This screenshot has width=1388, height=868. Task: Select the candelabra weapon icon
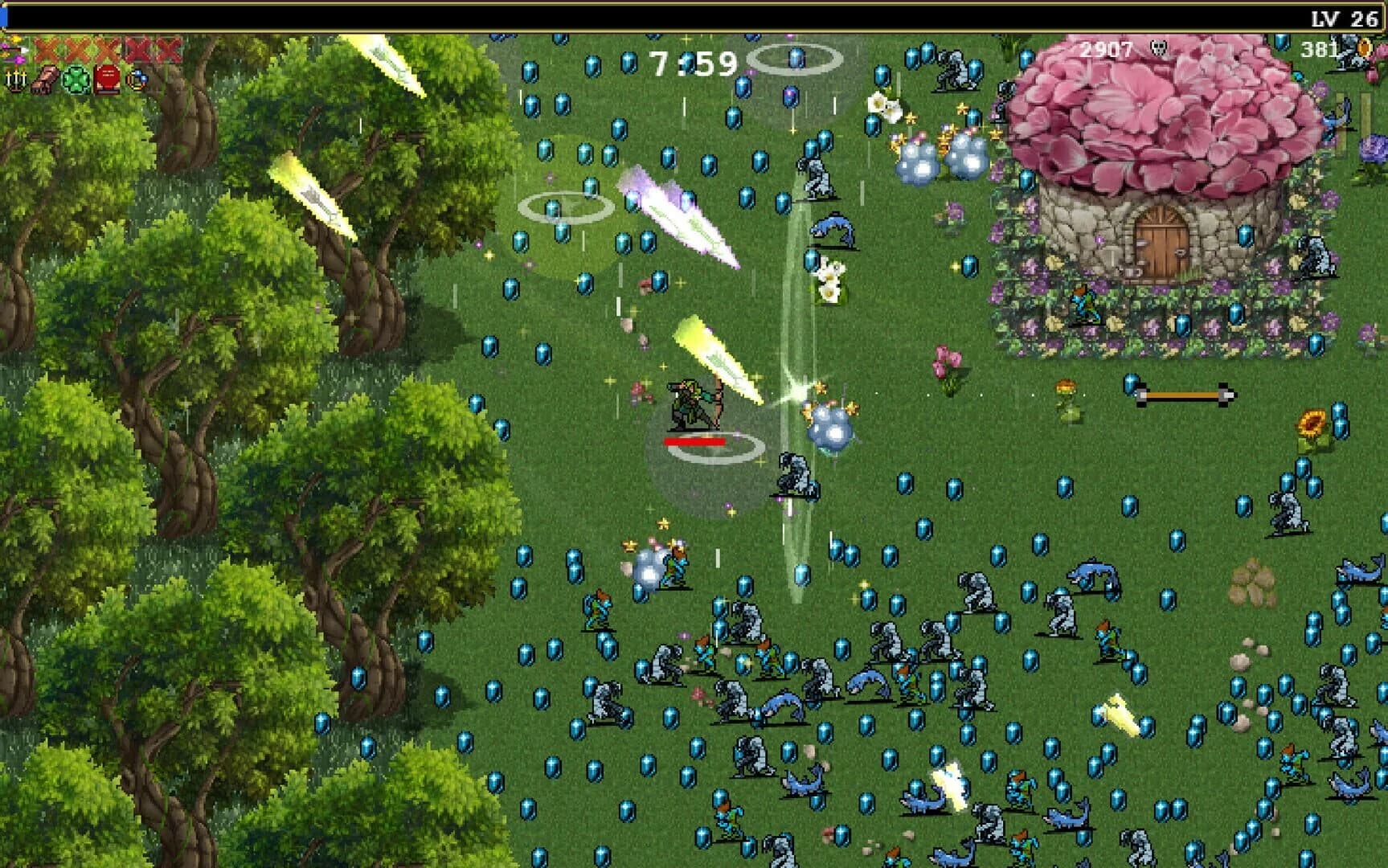(16, 80)
